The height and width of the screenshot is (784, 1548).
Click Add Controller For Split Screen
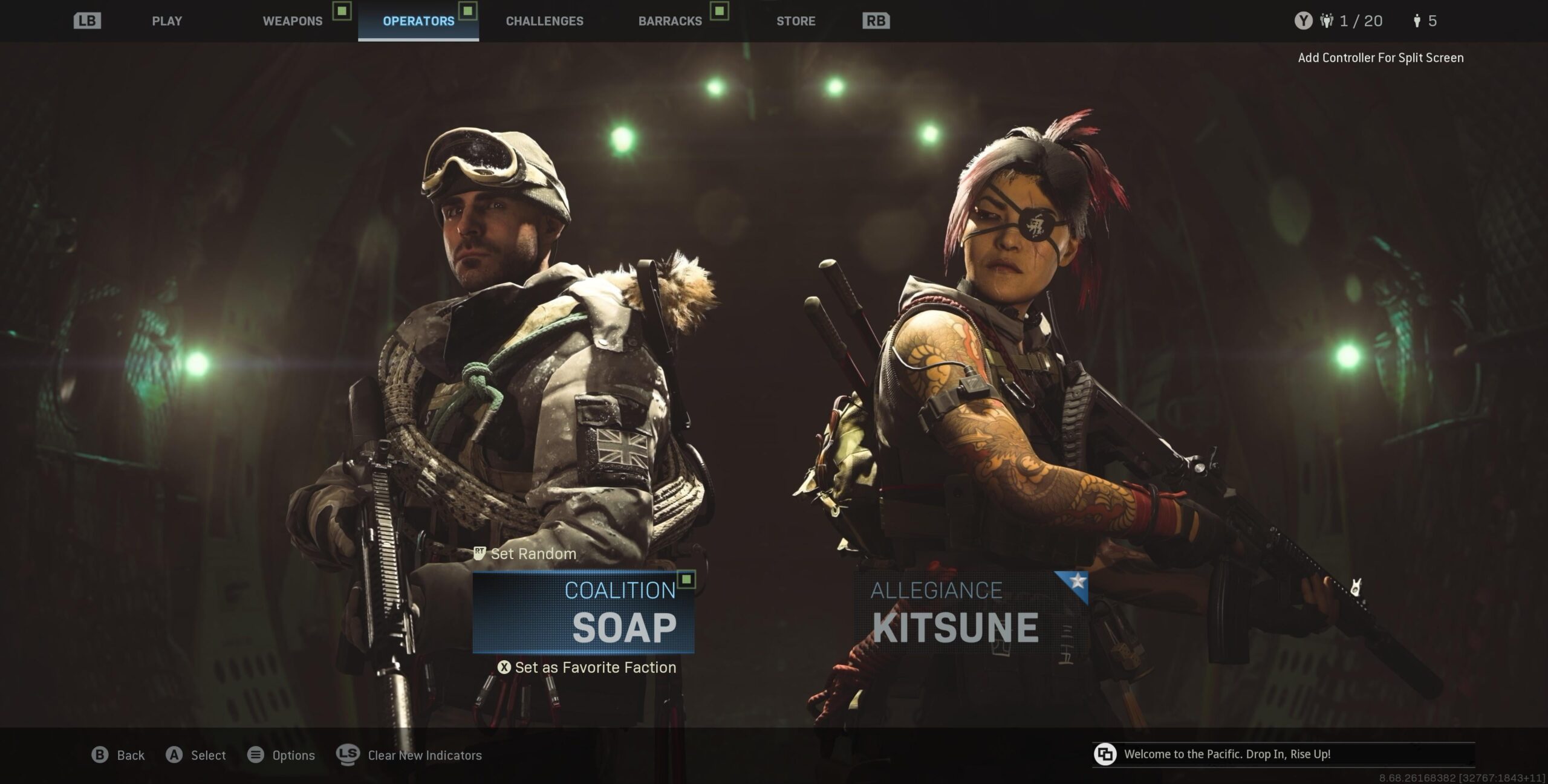1381,58
